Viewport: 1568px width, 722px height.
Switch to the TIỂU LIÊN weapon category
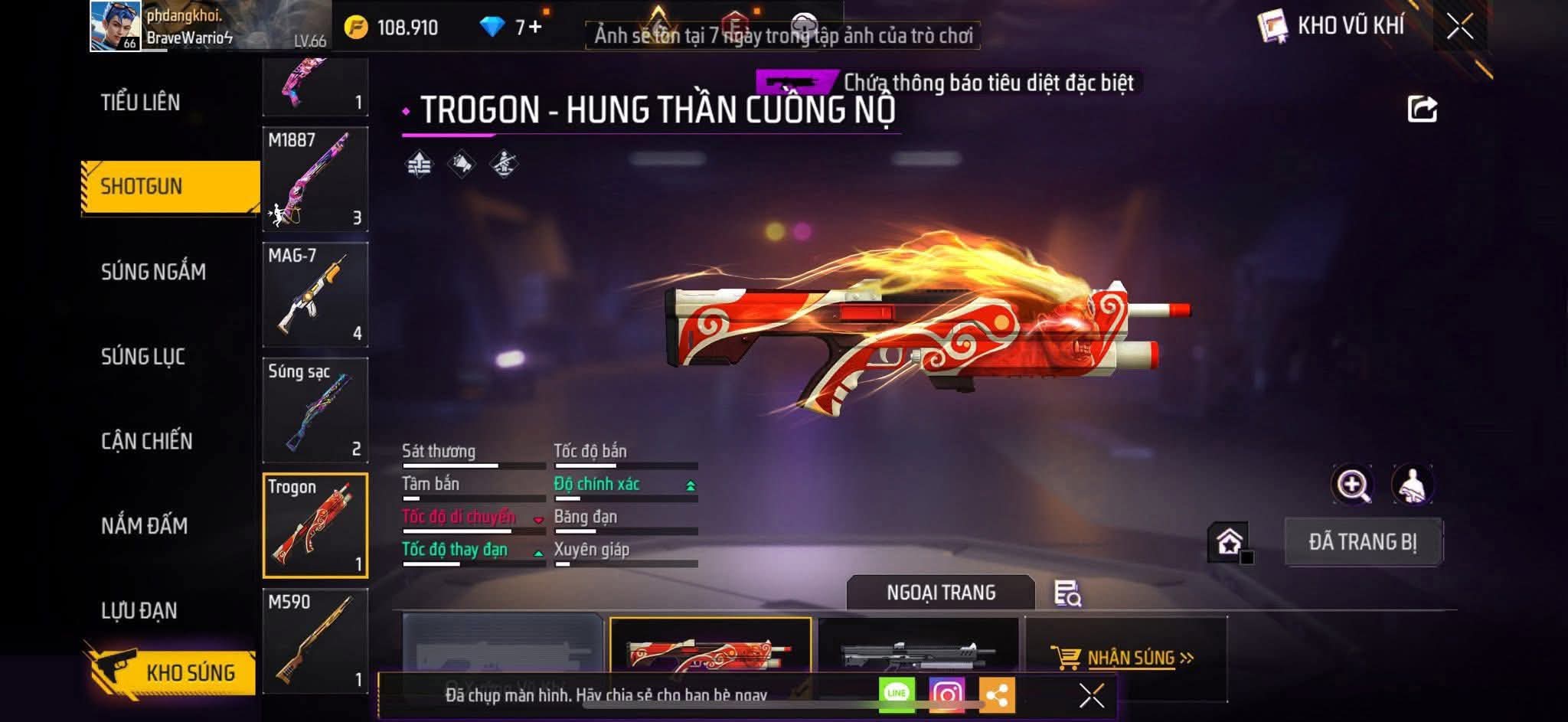pyautogui.click(x=141, y=103)
